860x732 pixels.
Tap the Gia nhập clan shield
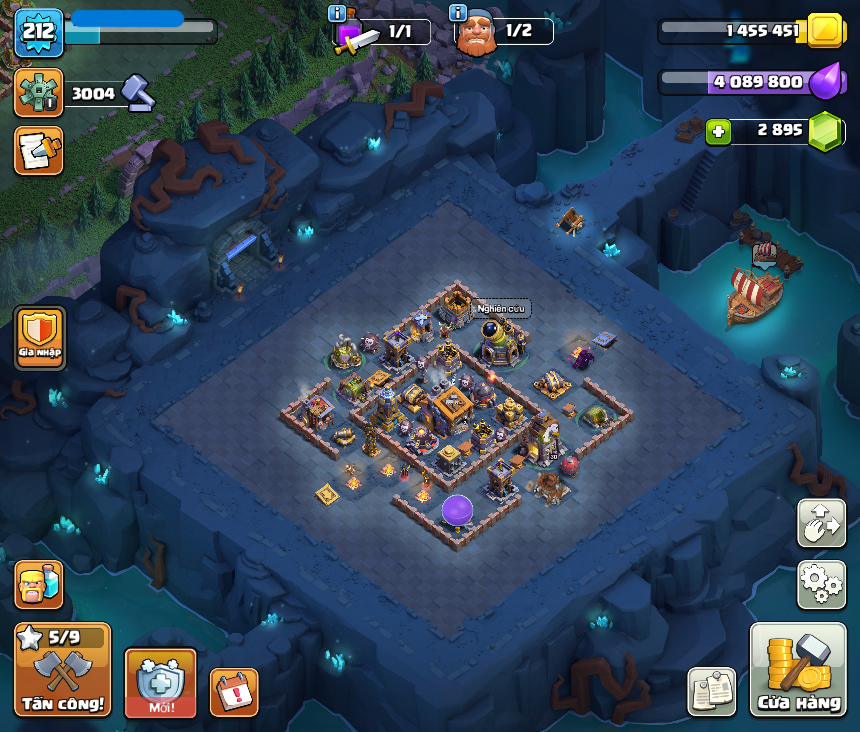[40, 338]
